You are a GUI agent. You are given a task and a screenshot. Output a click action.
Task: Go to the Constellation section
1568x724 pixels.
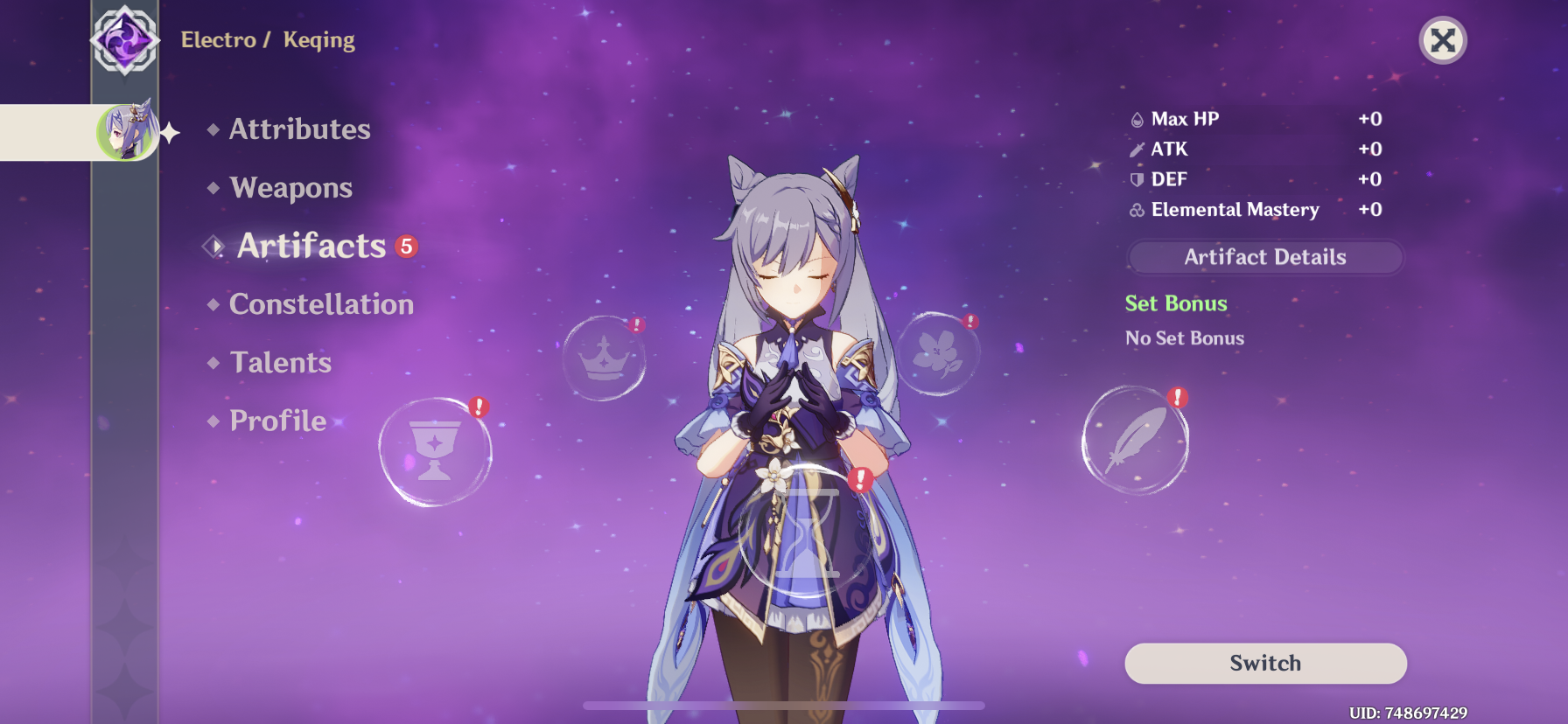[x=320, y=303]
